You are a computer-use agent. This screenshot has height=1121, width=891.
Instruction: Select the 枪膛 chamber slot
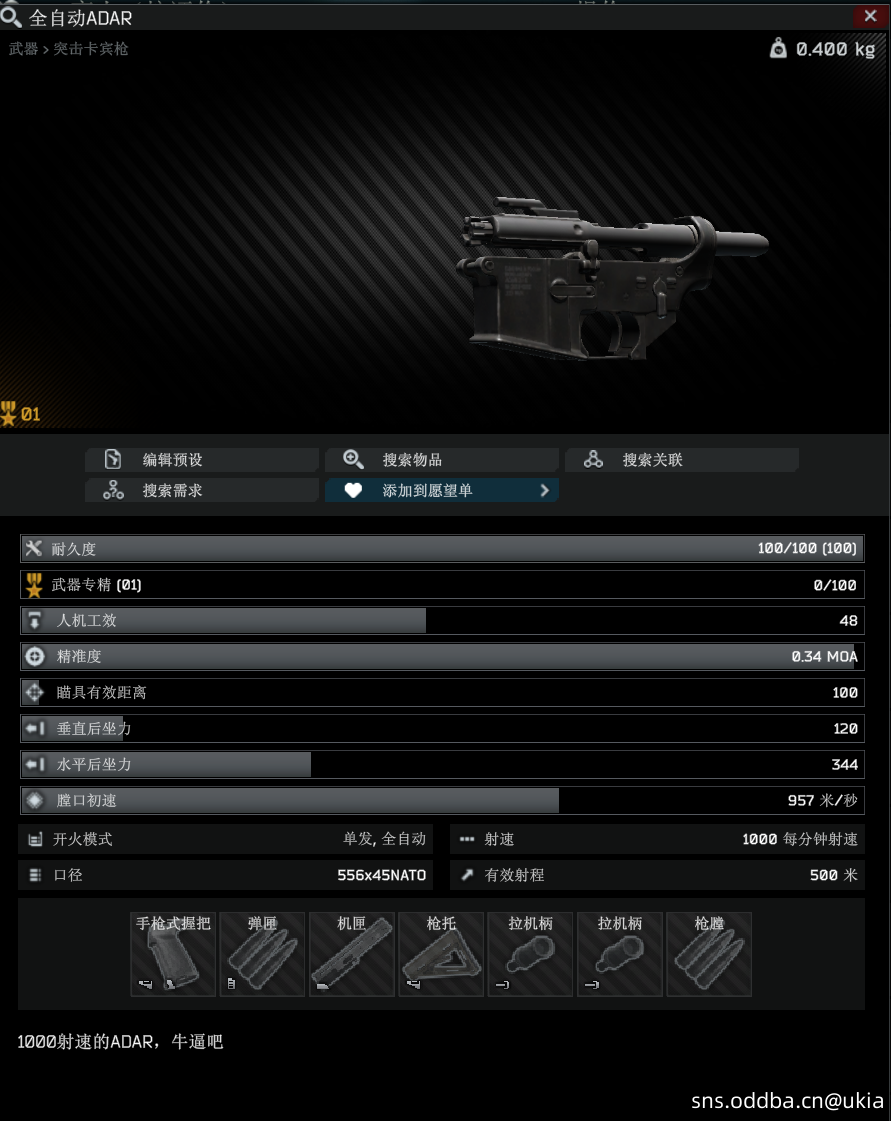tap(709, 954)
